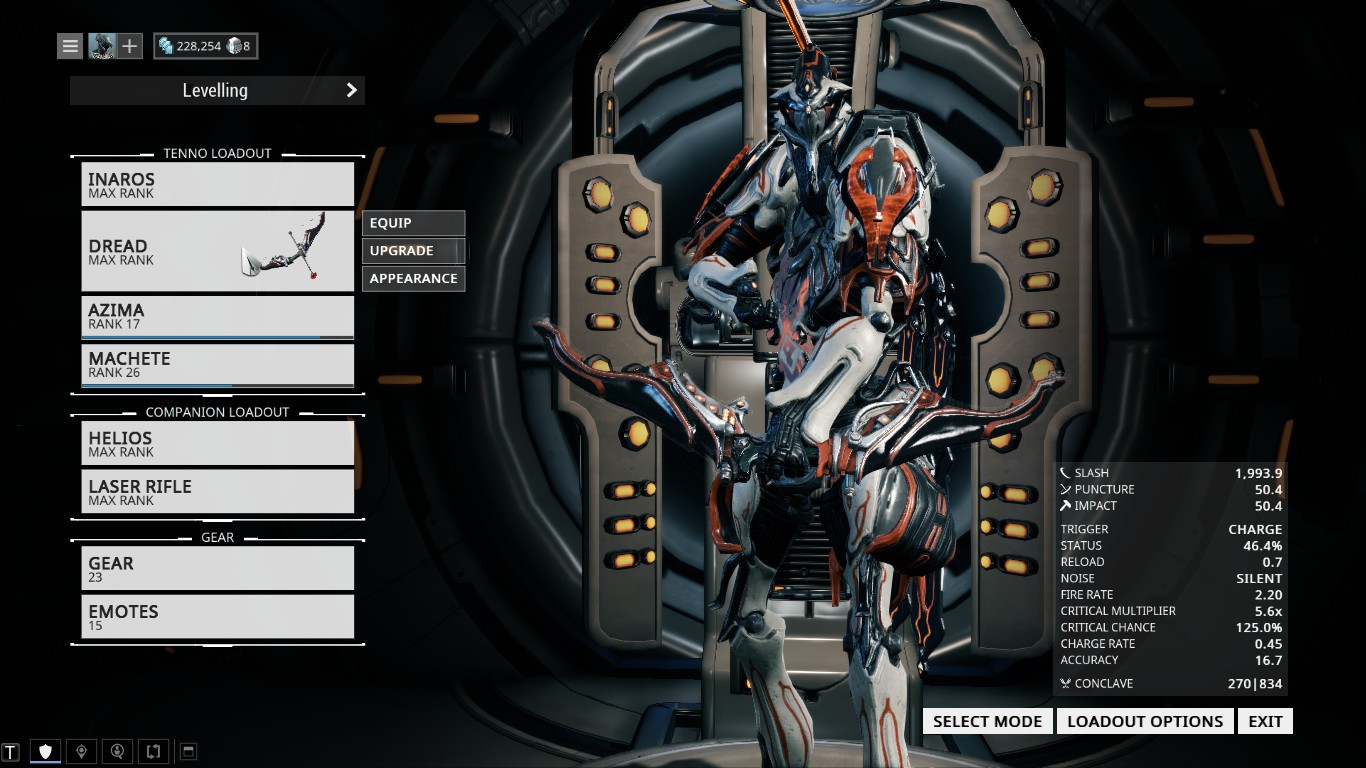Click the Select Mode button
The width and height of the screenshot is (1366, 768).
[x=987, y=721]
